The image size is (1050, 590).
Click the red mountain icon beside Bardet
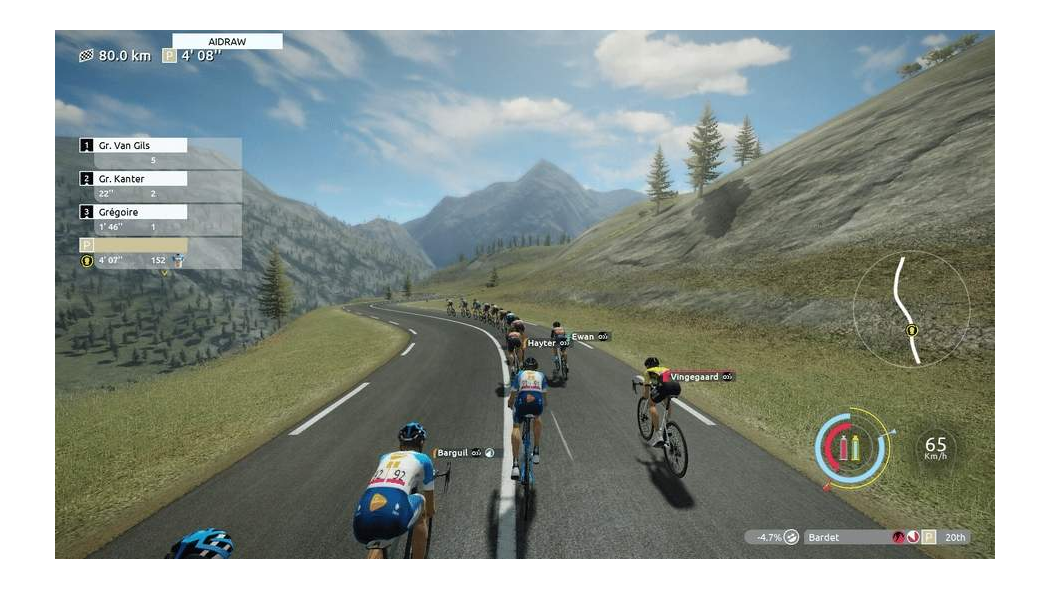(x=898, y=537)
